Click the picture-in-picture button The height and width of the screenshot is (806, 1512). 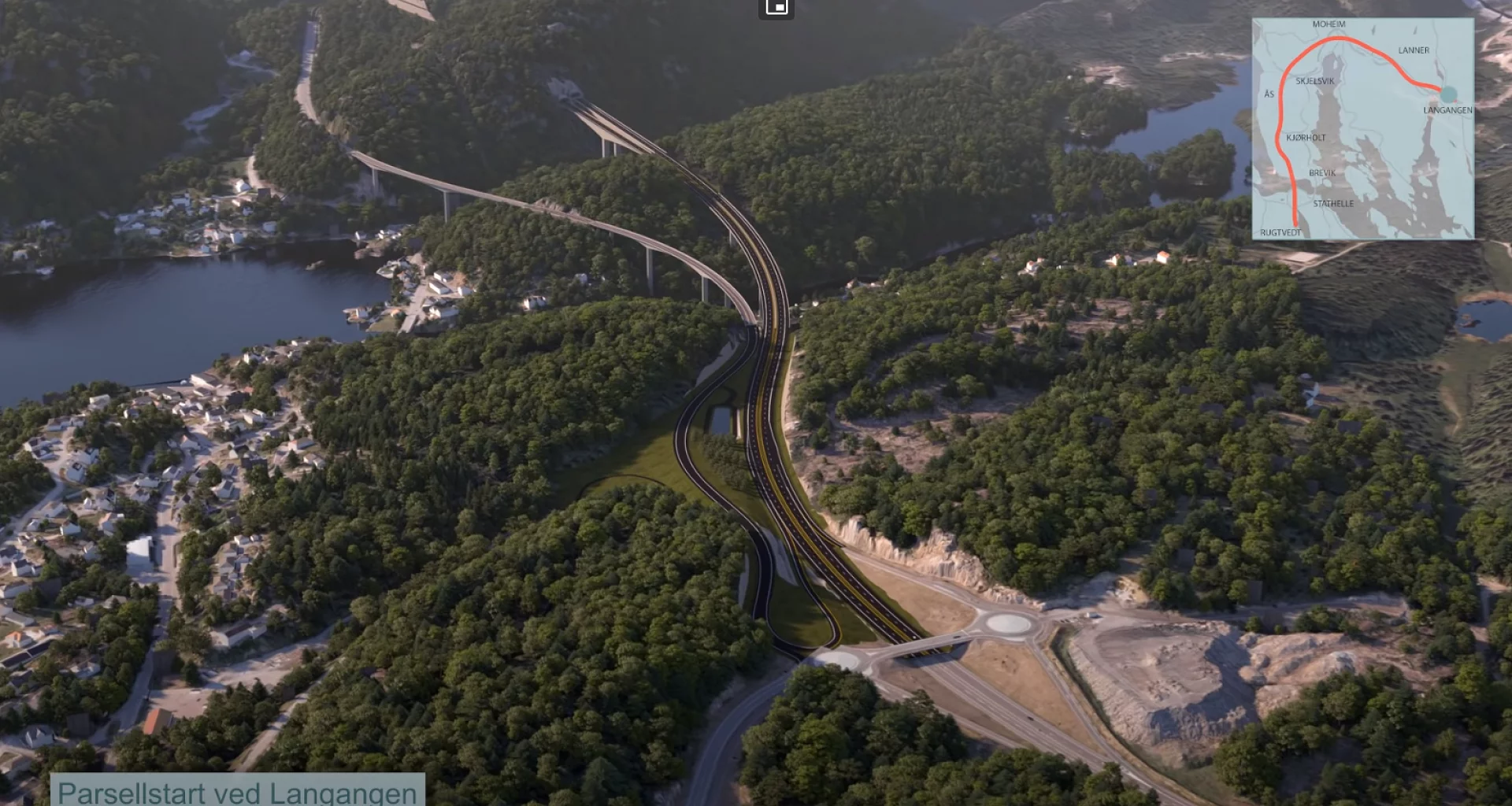776,7
